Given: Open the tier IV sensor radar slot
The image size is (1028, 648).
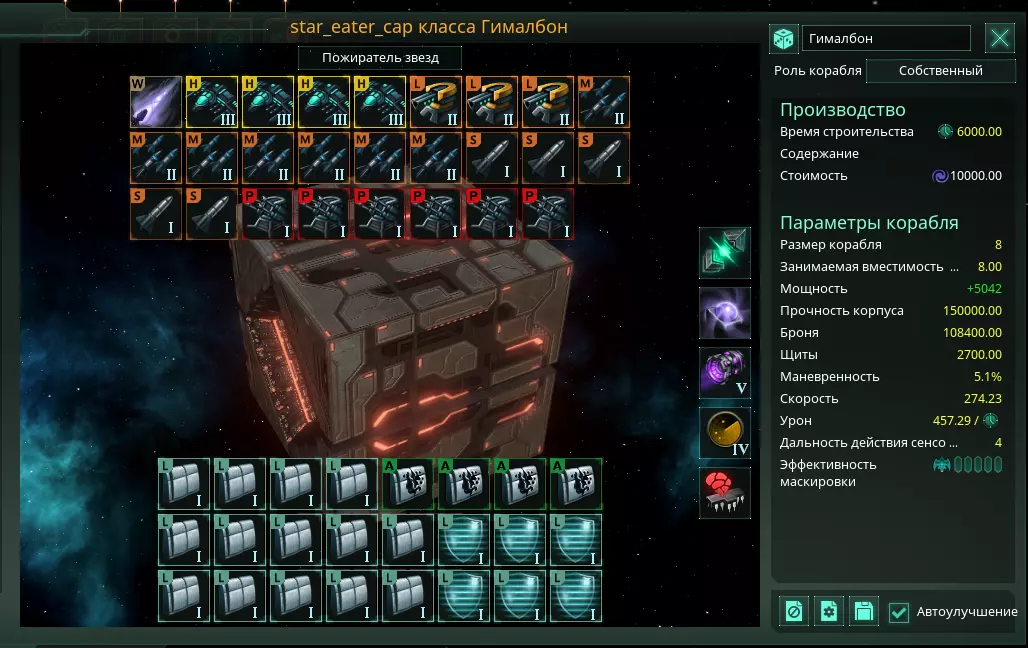Looking at the screenshot, I should pos(725,433).
